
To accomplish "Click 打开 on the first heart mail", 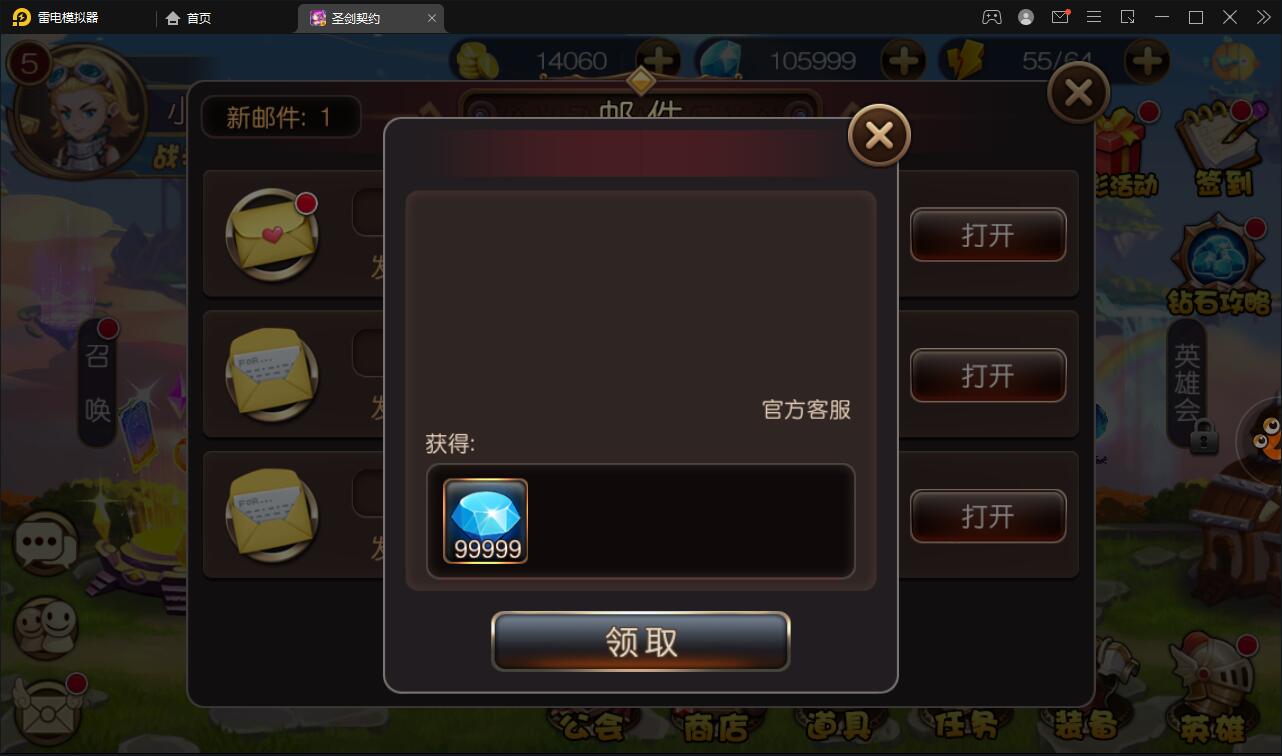I will click(987, 234).
